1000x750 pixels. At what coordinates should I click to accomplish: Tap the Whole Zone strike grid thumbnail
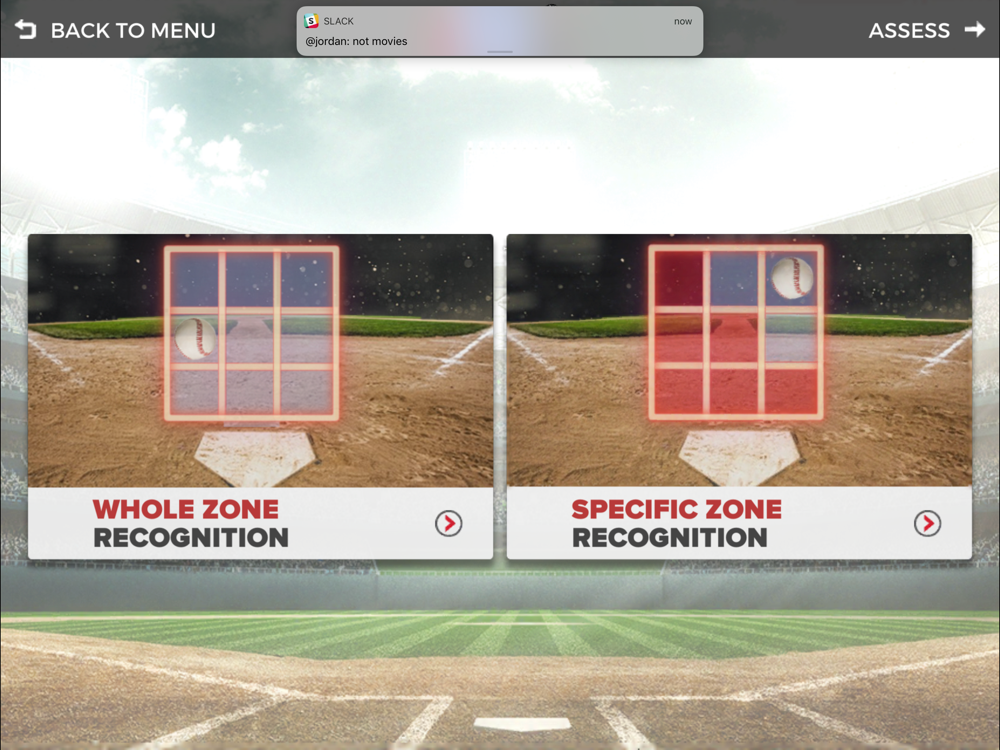[x=251, y=333]
